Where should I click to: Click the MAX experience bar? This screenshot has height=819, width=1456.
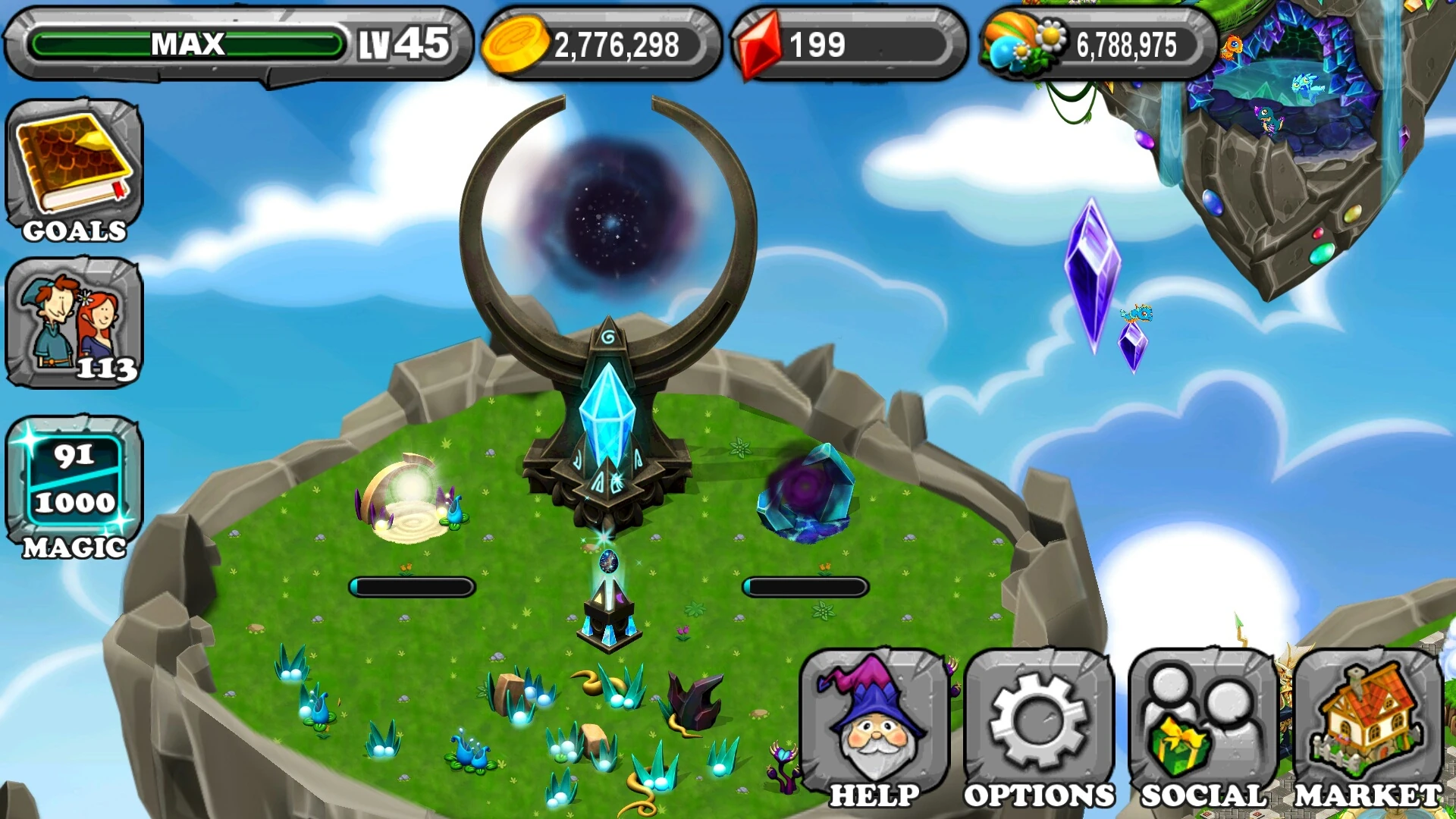[186, 43]
